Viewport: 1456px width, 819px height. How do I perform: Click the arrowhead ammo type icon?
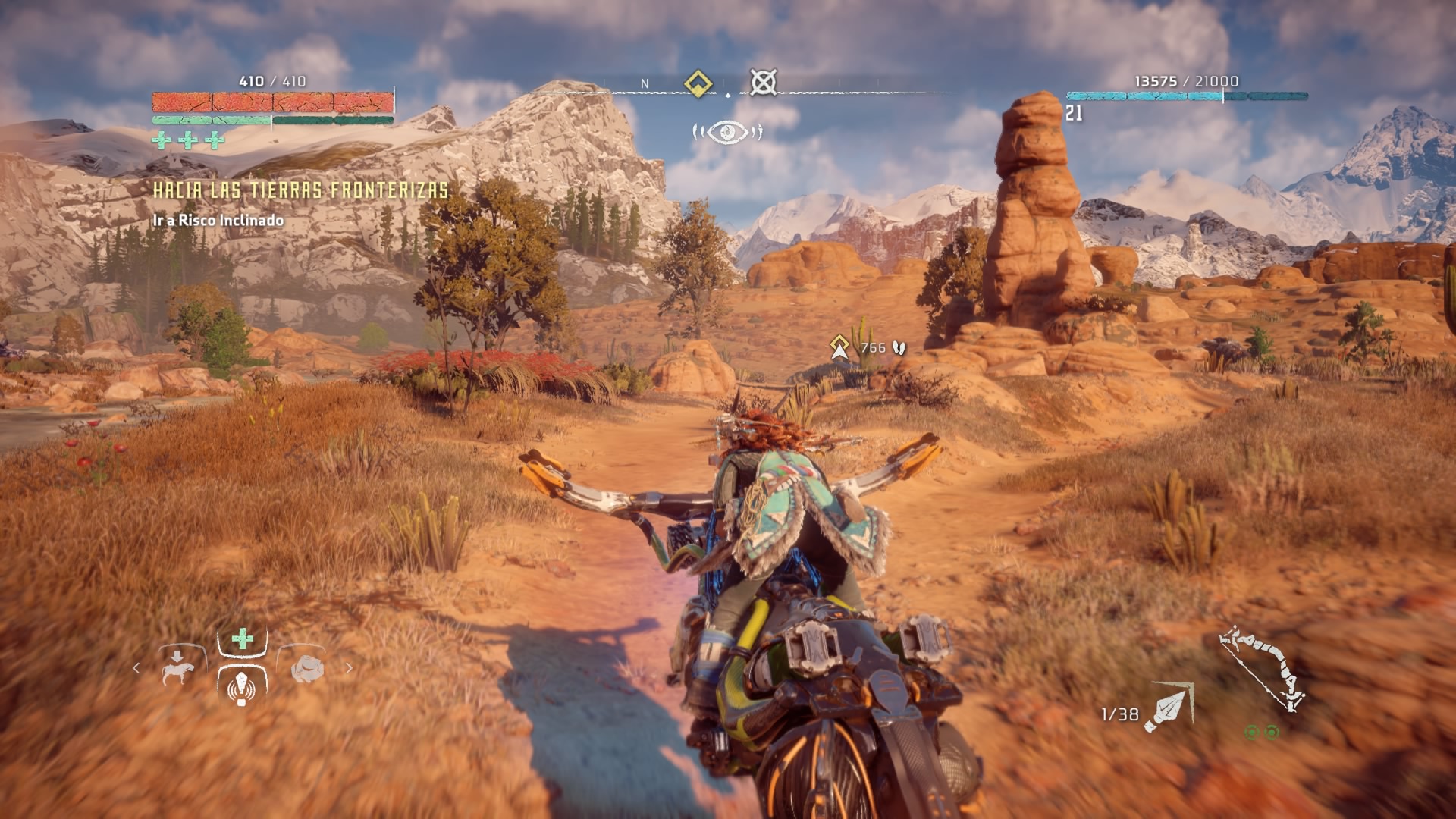[1168, 708]
